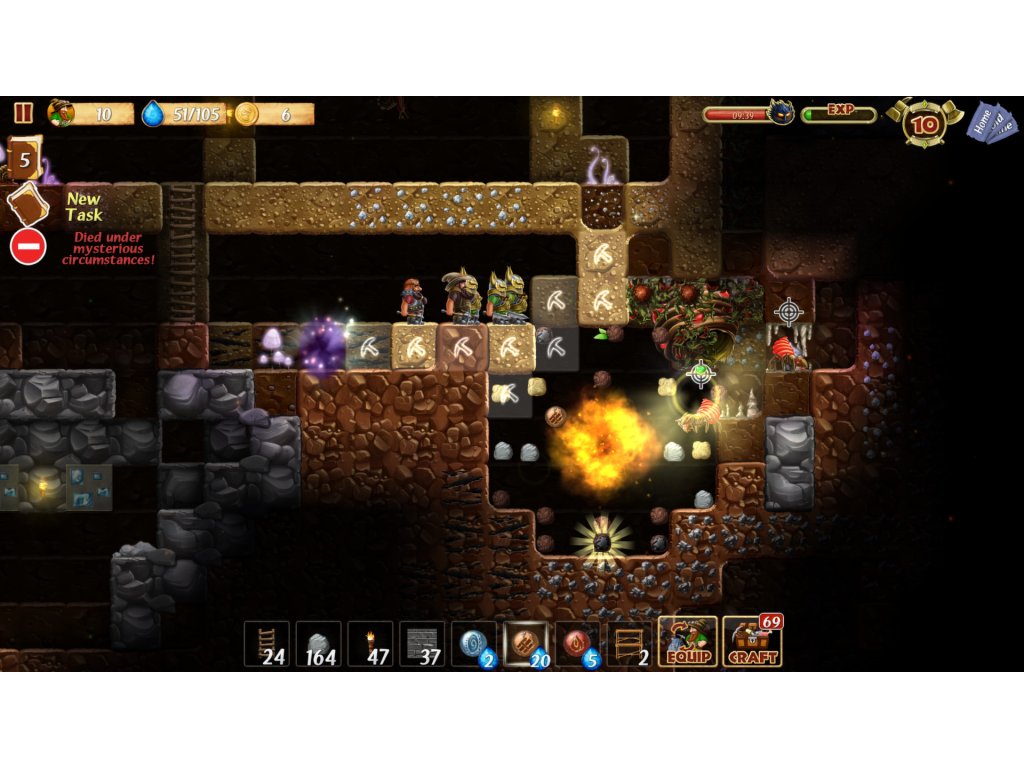Open the dwarf population panel
This screenshot has width=1024, height=768.
pyautogui.click(x=91, y=114)
